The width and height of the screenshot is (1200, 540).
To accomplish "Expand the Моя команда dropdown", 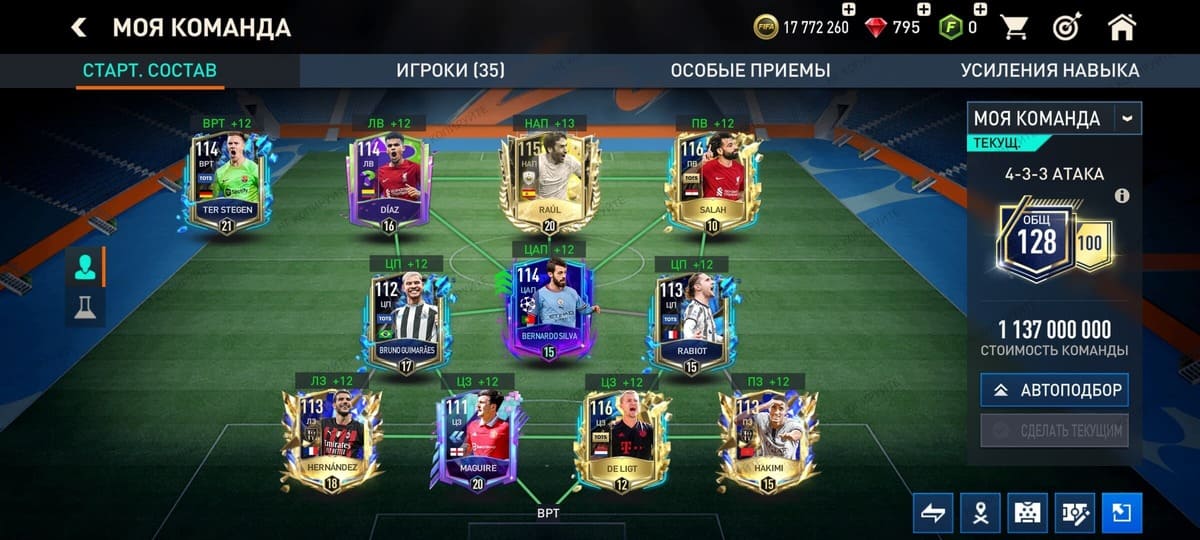I will click(x=1127, y=118).
